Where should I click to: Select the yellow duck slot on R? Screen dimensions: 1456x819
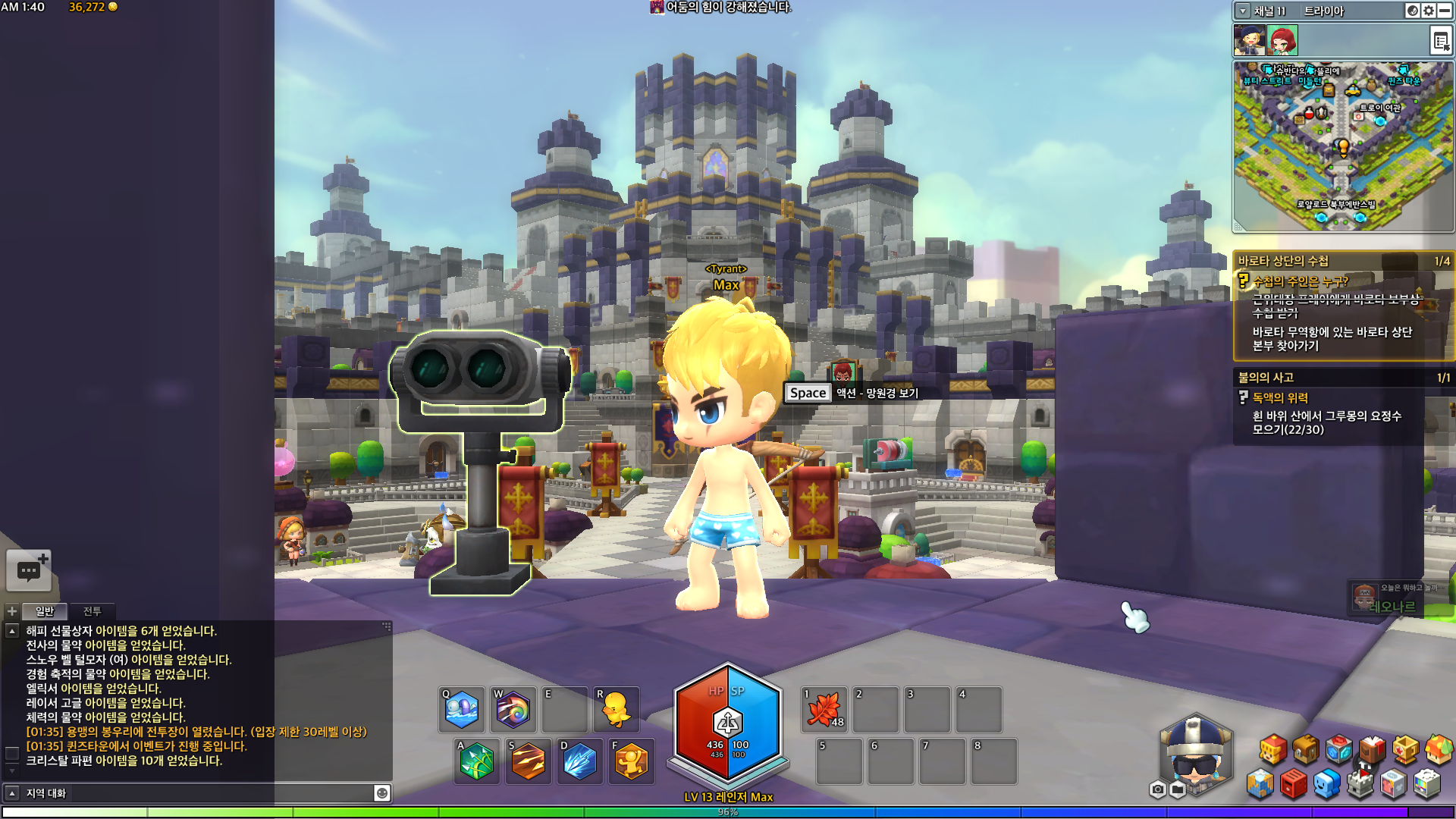[x=616, y=711]
